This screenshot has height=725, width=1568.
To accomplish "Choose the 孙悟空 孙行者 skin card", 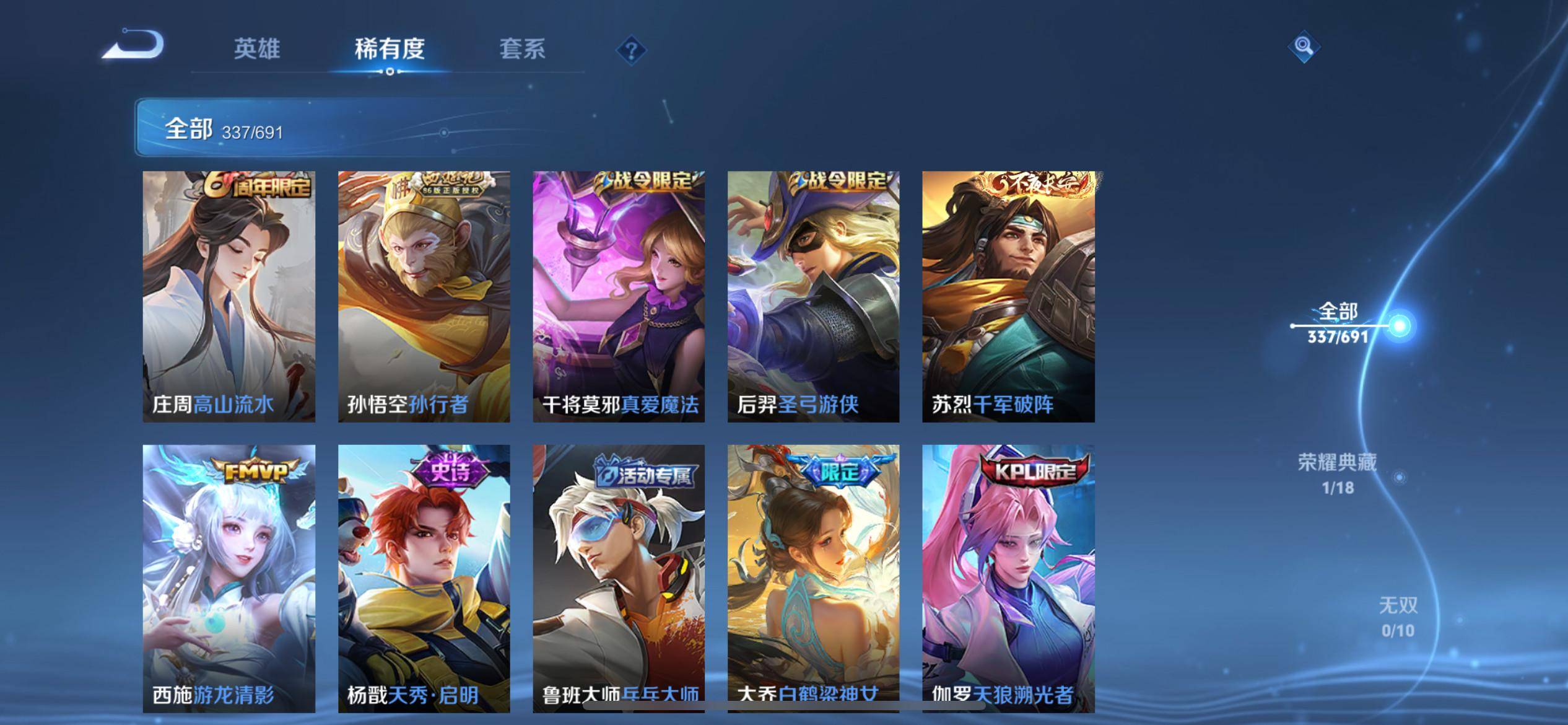I will [x=424, y=296].
